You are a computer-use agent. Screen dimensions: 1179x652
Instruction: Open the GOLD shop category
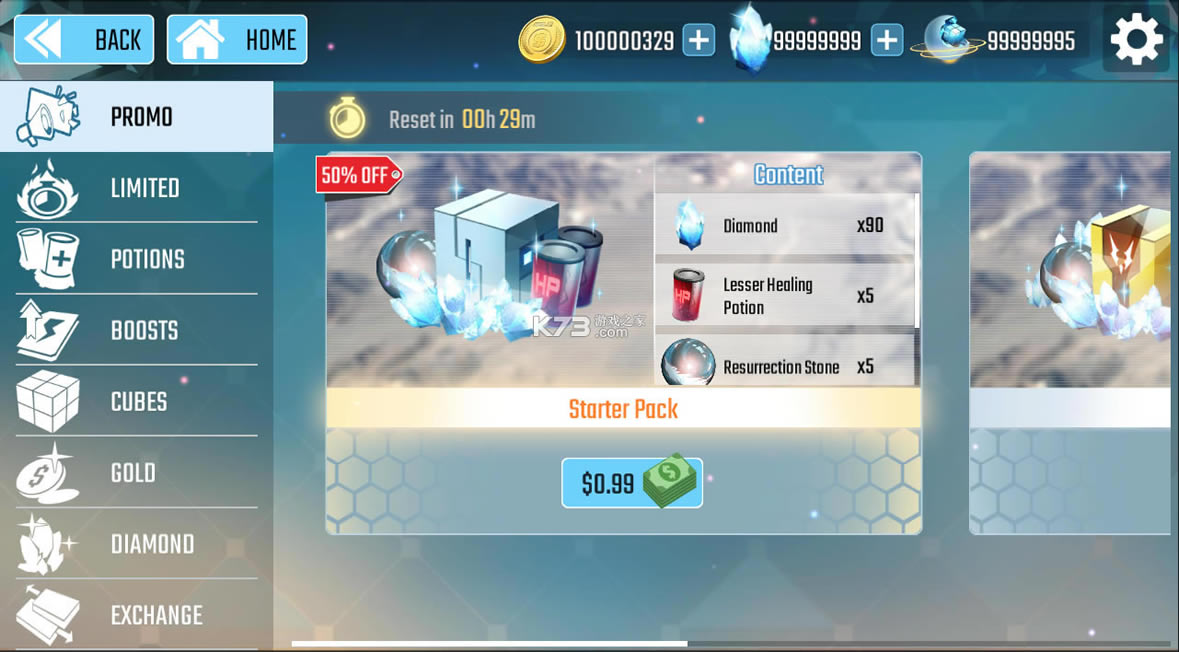pyautogui.click(x=136, y=472)
